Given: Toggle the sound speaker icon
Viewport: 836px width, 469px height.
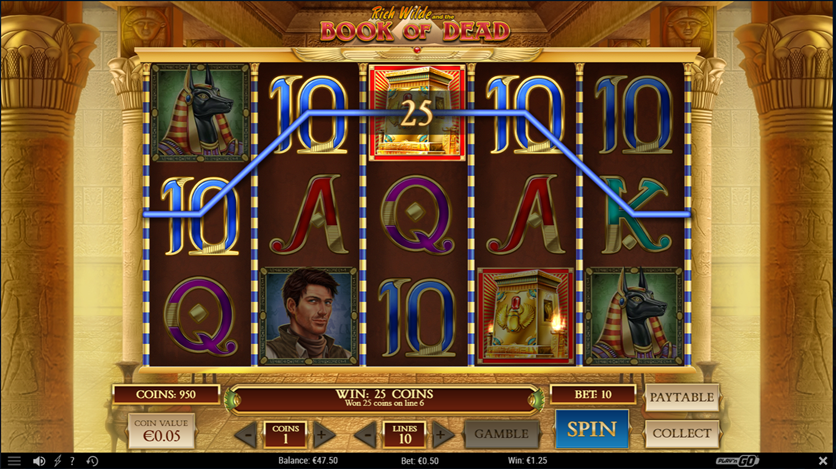Looking at the screenshot, I should click(x=39, y=461).
